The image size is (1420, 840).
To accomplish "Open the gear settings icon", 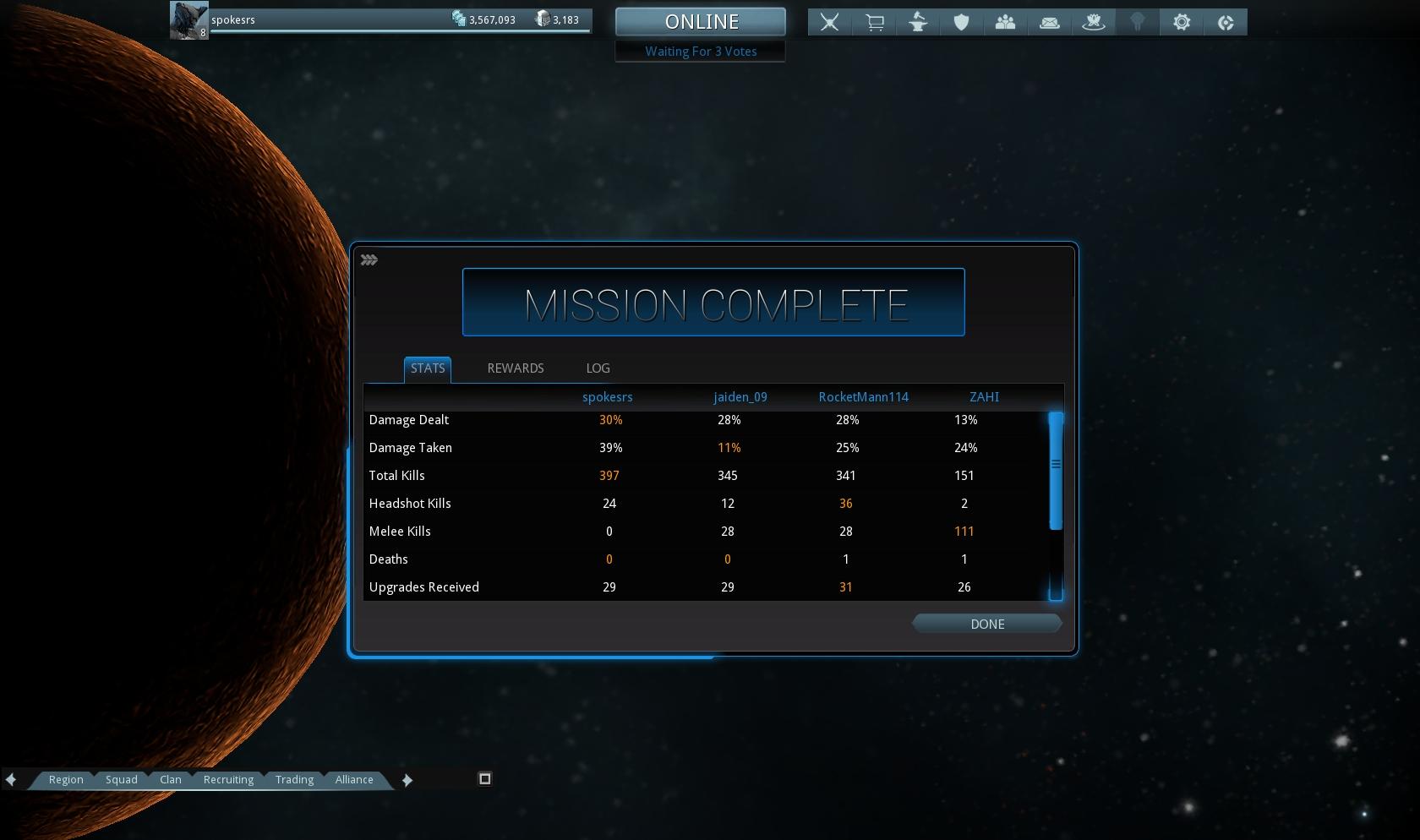I will 1182,23.
